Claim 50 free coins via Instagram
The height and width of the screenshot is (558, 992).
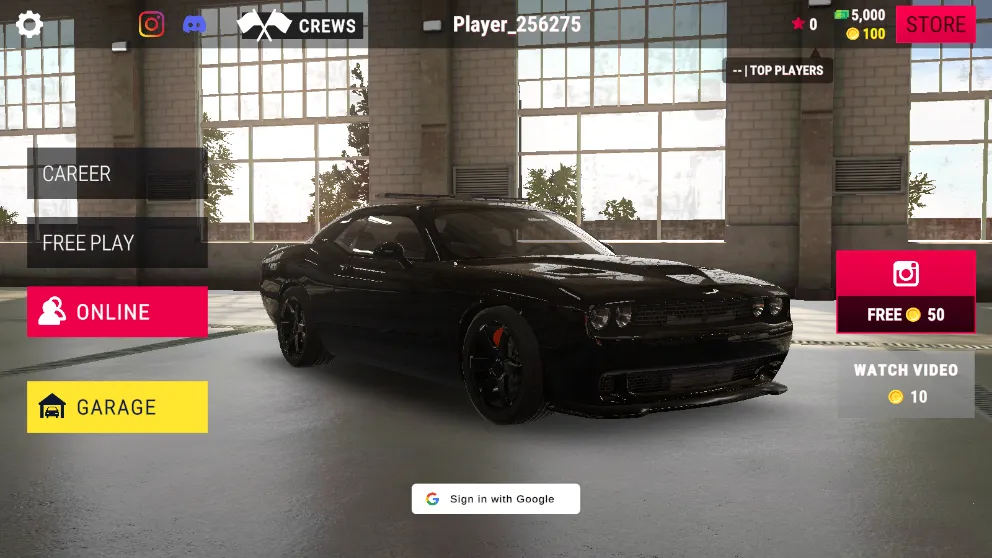coord(905,292)
